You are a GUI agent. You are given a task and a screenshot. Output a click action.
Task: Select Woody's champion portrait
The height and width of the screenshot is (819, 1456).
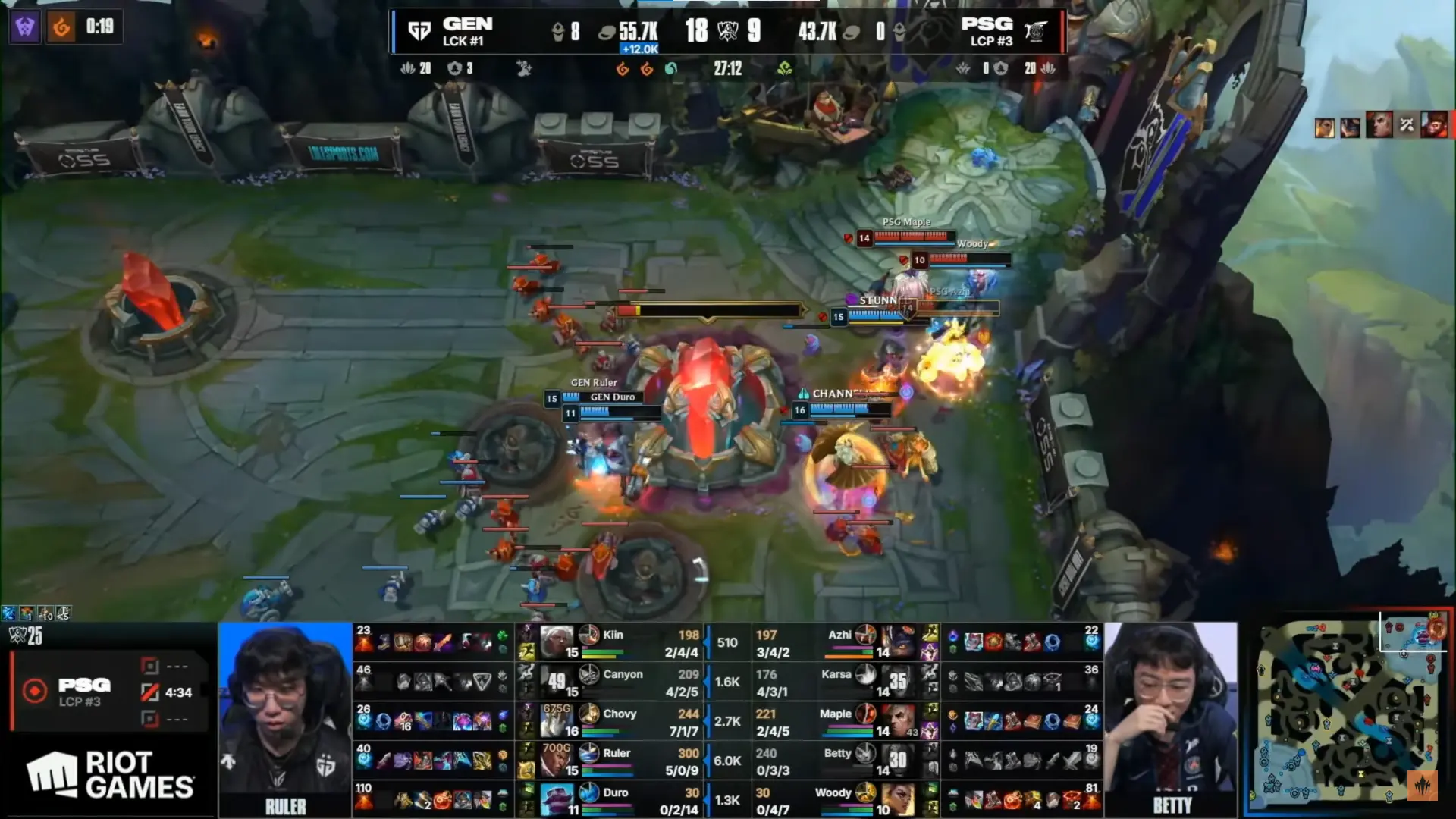click(898, 800)
